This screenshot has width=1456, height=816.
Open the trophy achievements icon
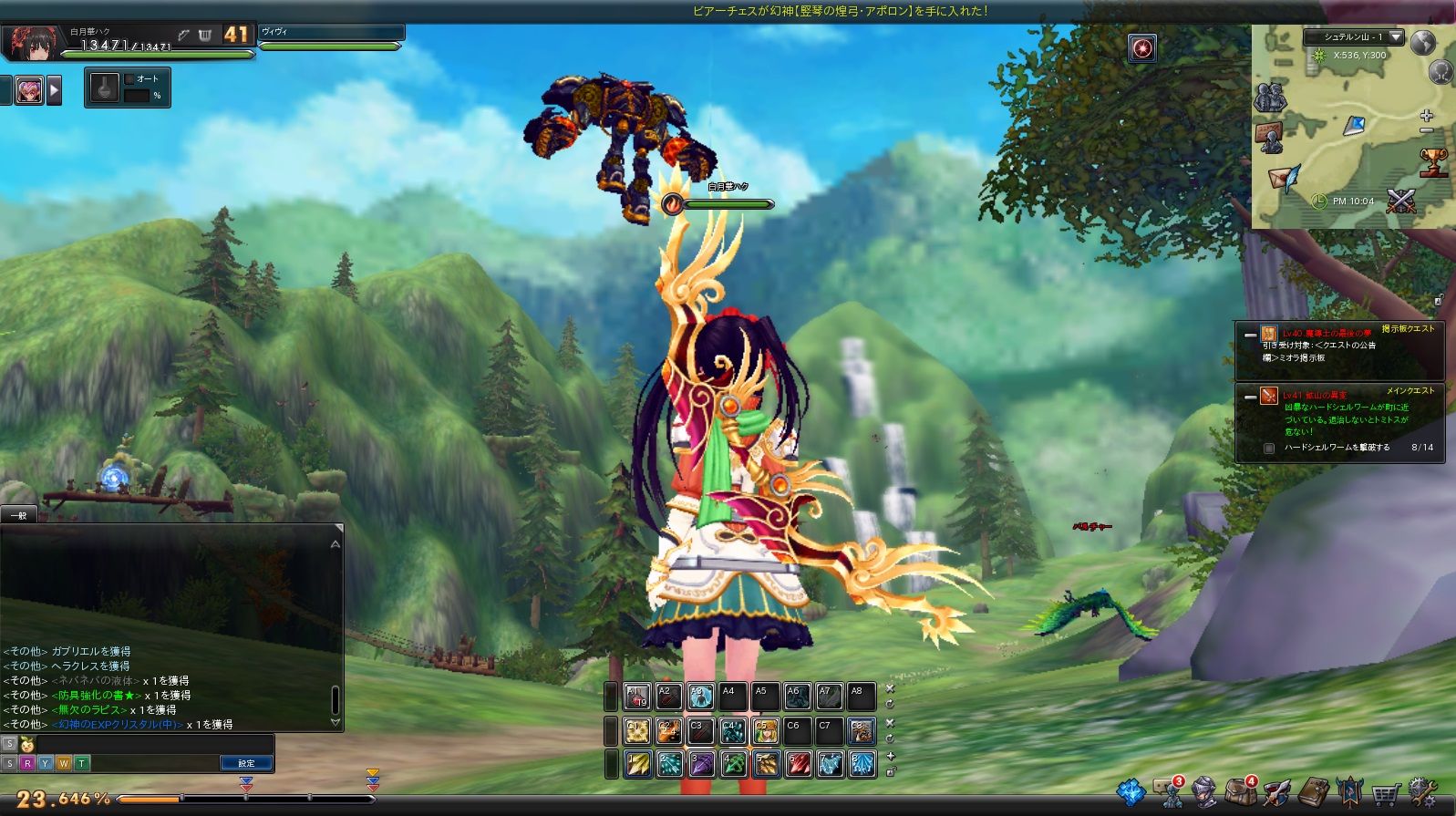coord(1433,162)
